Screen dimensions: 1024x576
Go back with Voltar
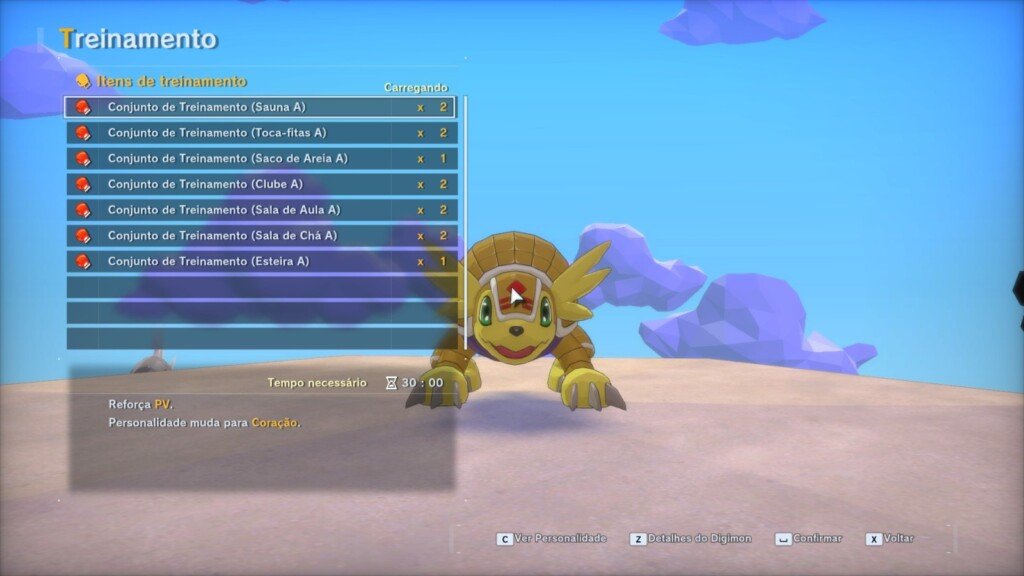click(x=889, y=539)
